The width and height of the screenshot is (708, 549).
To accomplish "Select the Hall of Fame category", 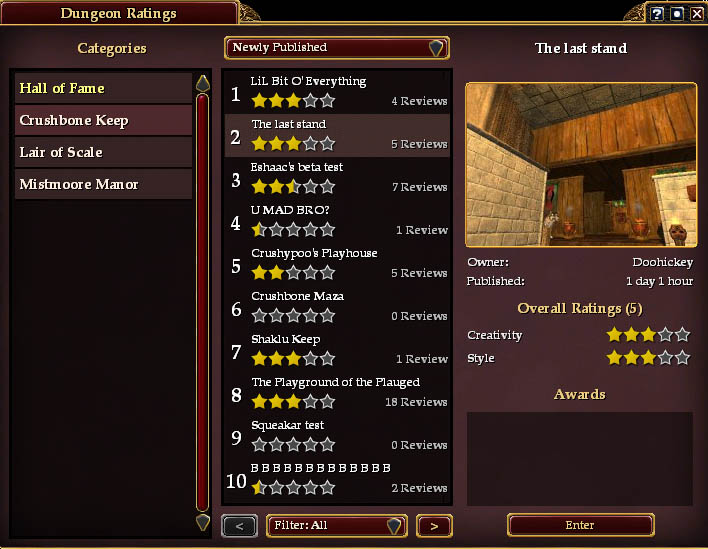I will click(x=103, y=88).
